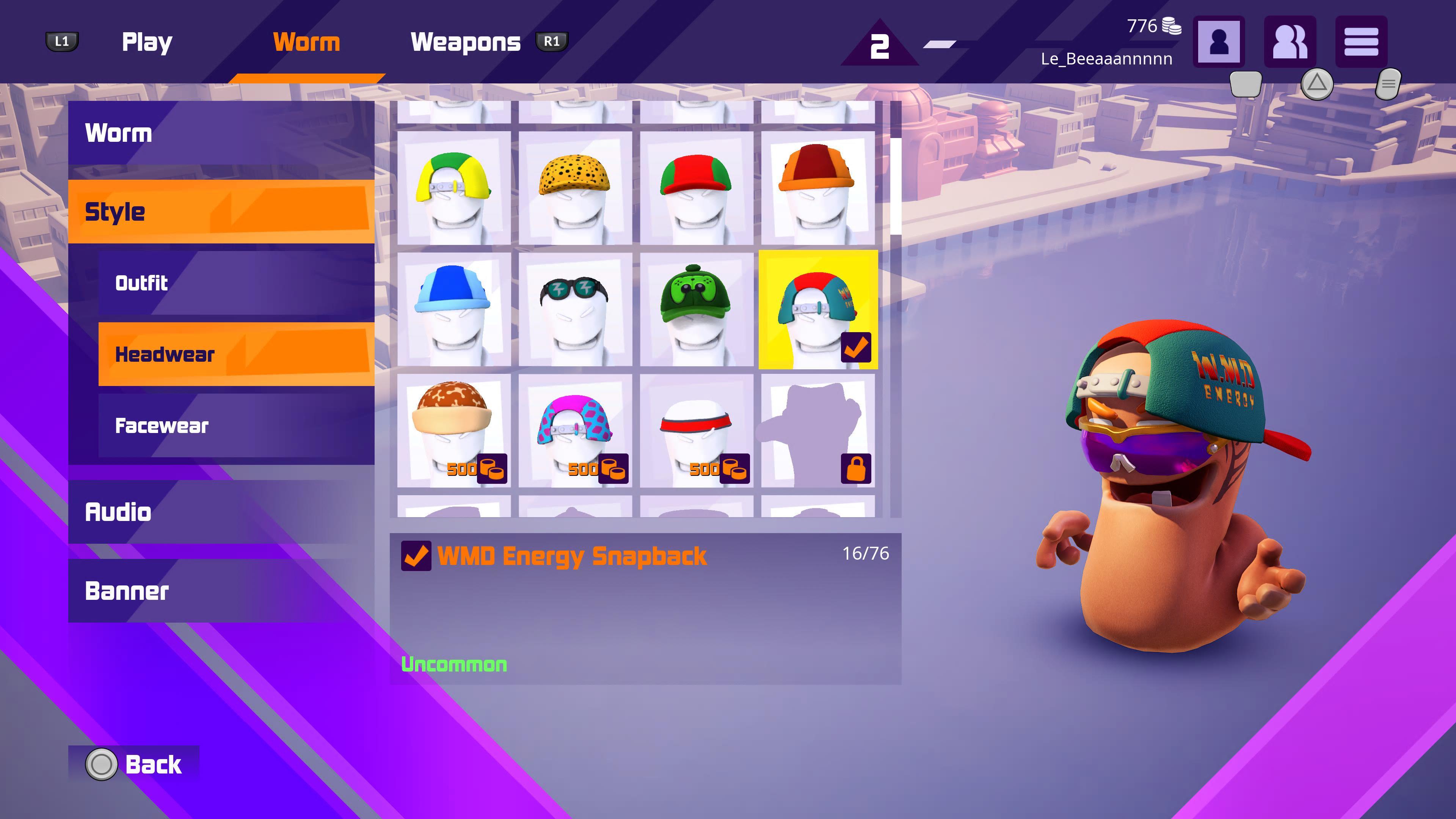1456x819 pixels.
Task: Equip the lightning bolt goggles
Action: (x=576, y=309)
